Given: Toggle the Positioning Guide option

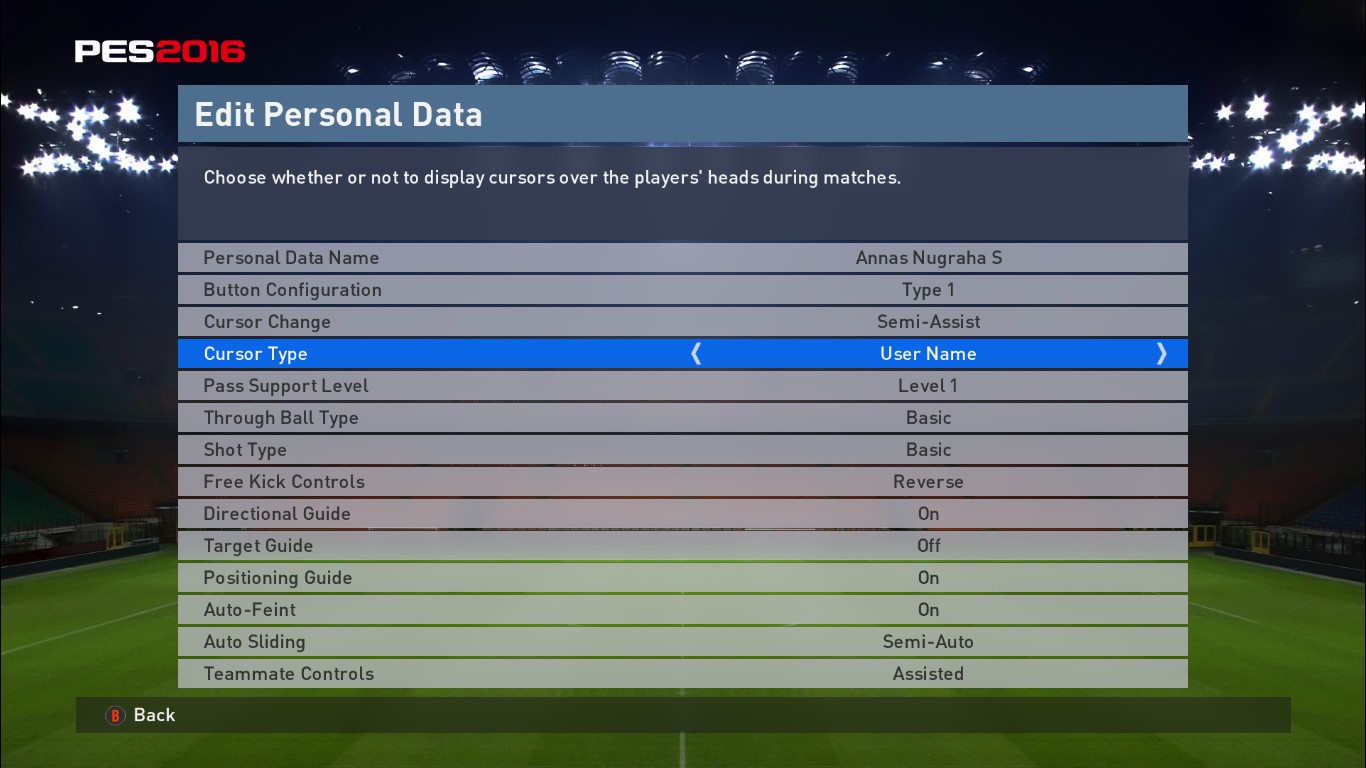Looking at the screenshot, I should [x=683, y=577].
